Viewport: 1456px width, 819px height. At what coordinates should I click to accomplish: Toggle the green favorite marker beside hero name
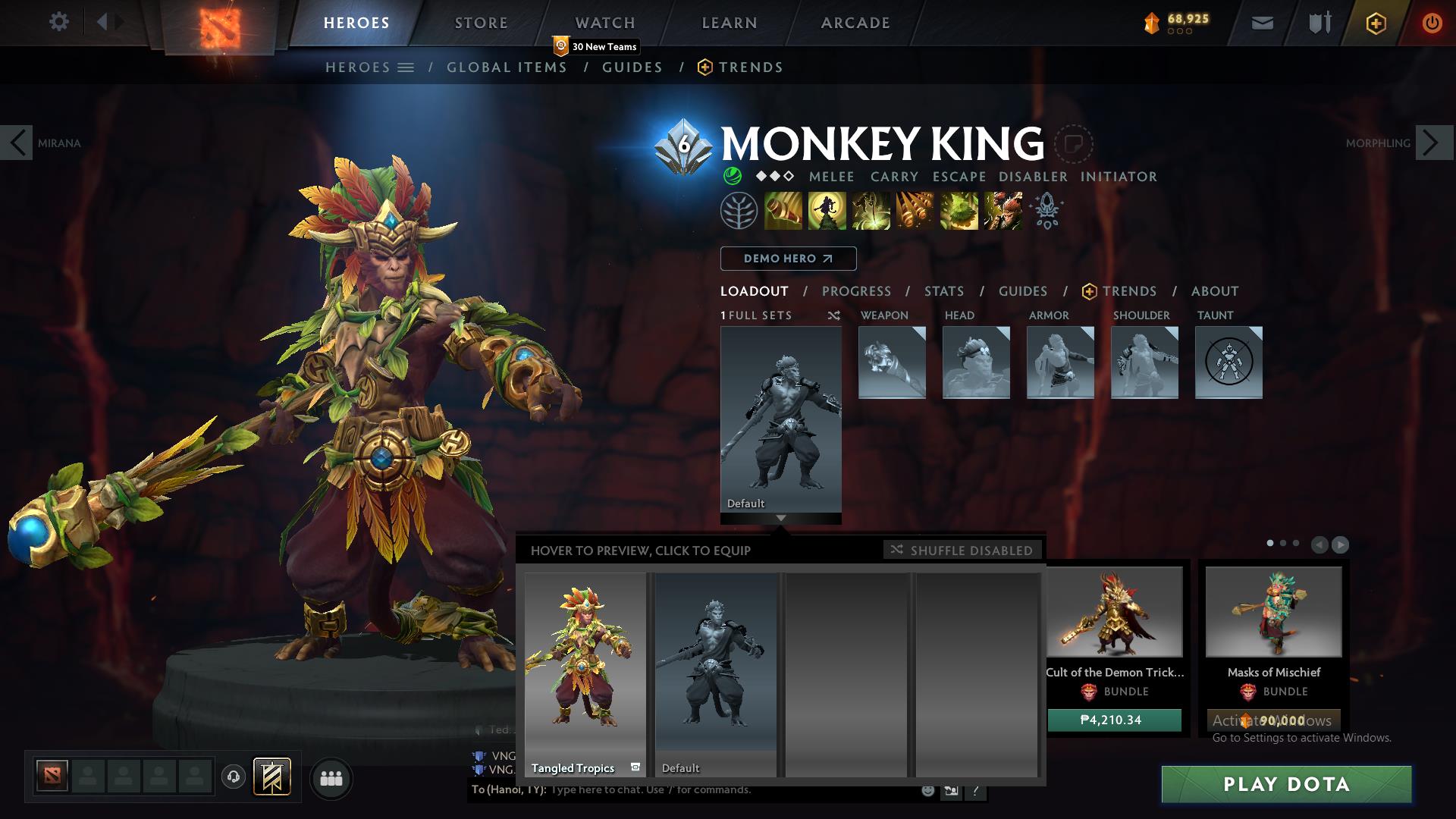[731, 176]
